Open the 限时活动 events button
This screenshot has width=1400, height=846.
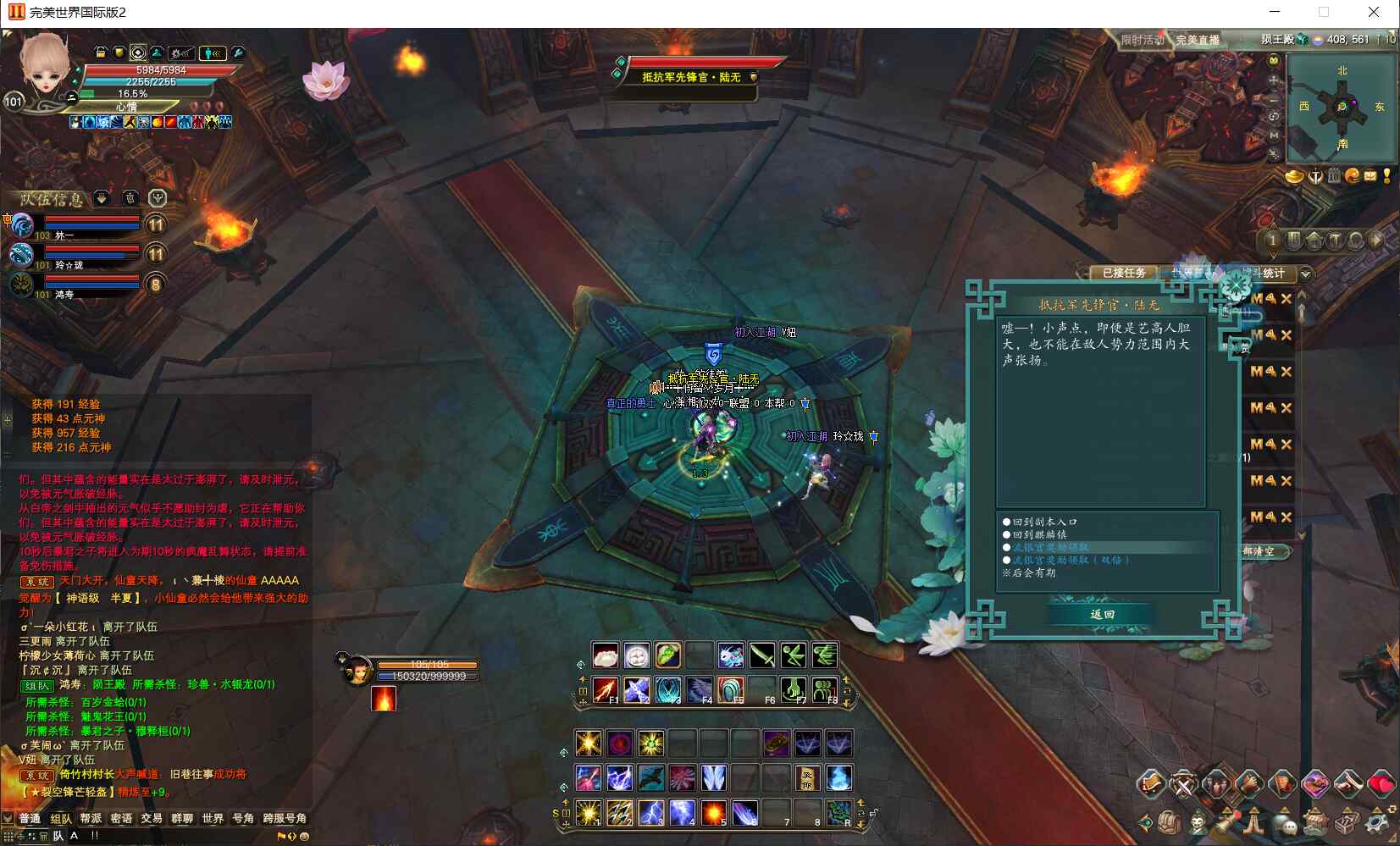pyautogui.click(x=1142, y=40)
